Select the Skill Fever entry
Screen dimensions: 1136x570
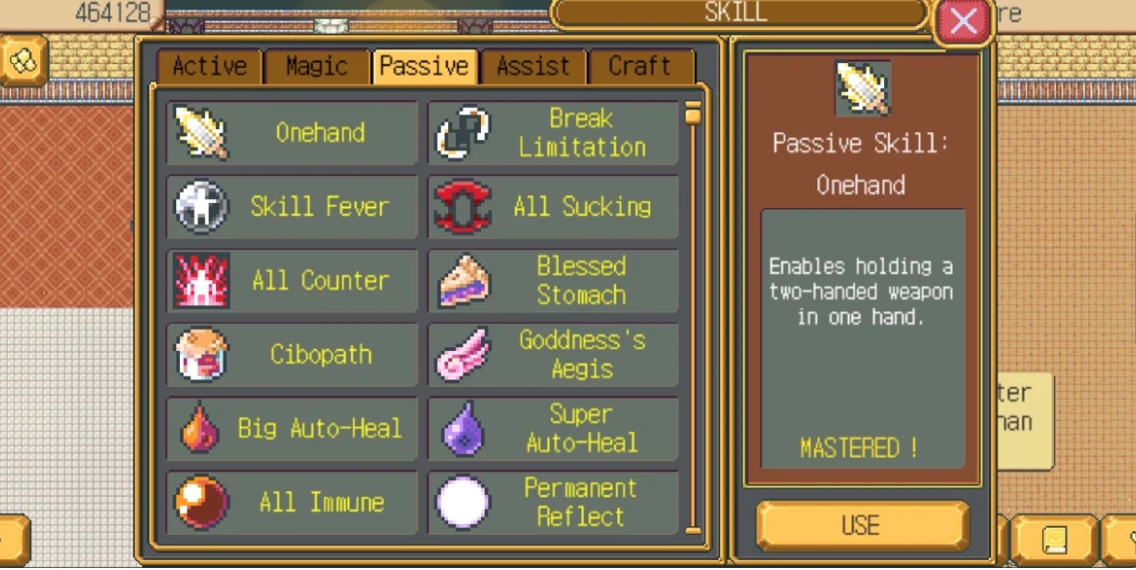point(292,207)
